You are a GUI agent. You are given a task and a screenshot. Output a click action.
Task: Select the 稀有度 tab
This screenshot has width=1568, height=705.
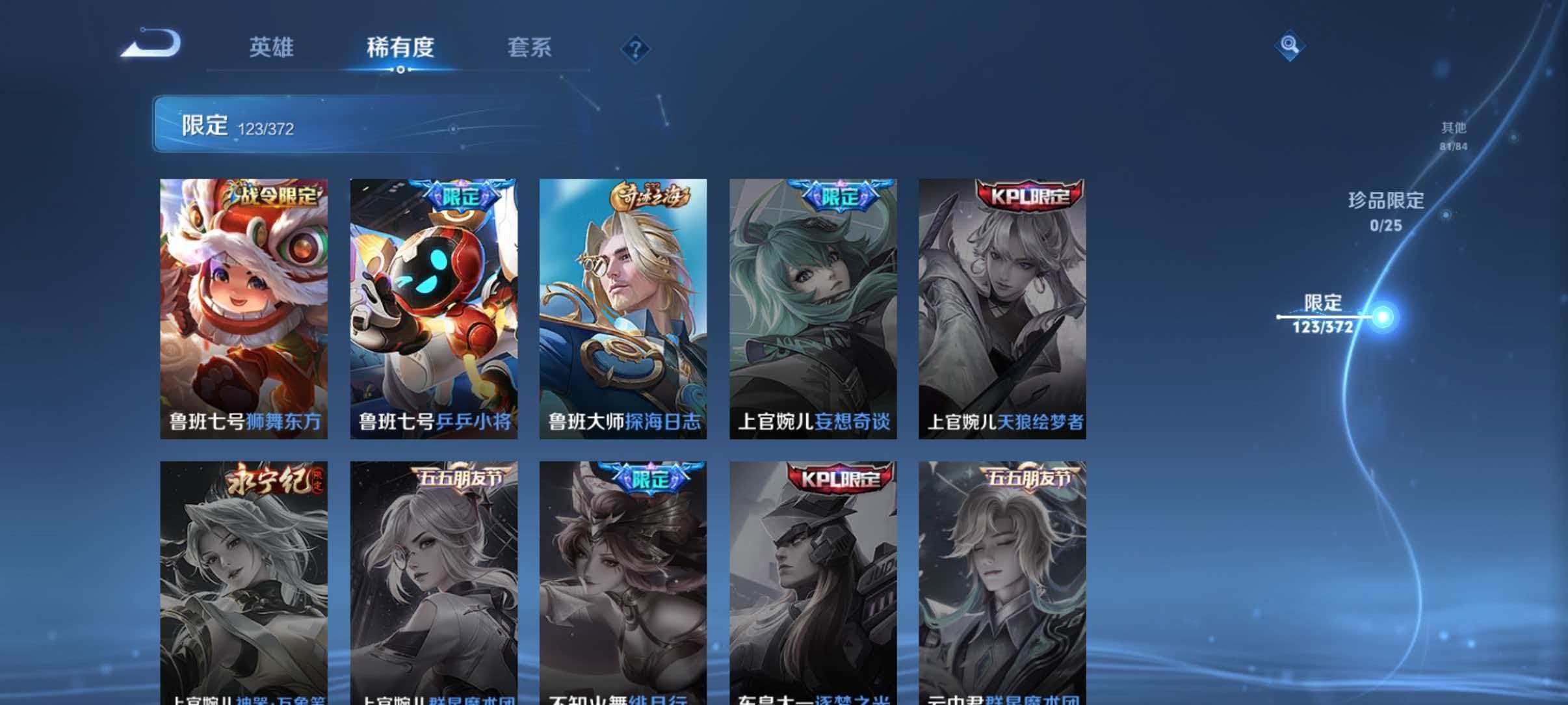tap(401, 48)
